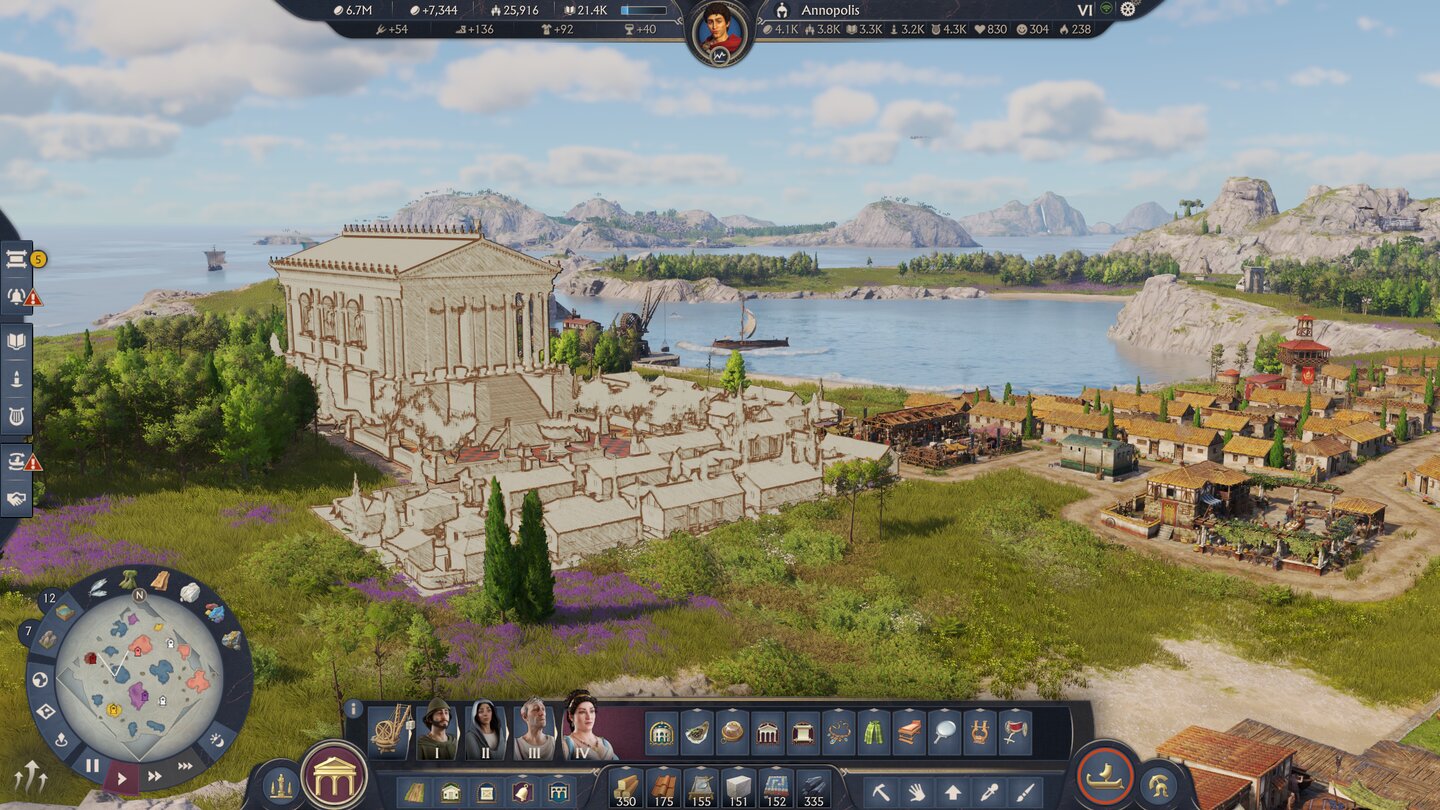
Task: Activate the eyedropper copy tool
Action: tap(989, 792)
